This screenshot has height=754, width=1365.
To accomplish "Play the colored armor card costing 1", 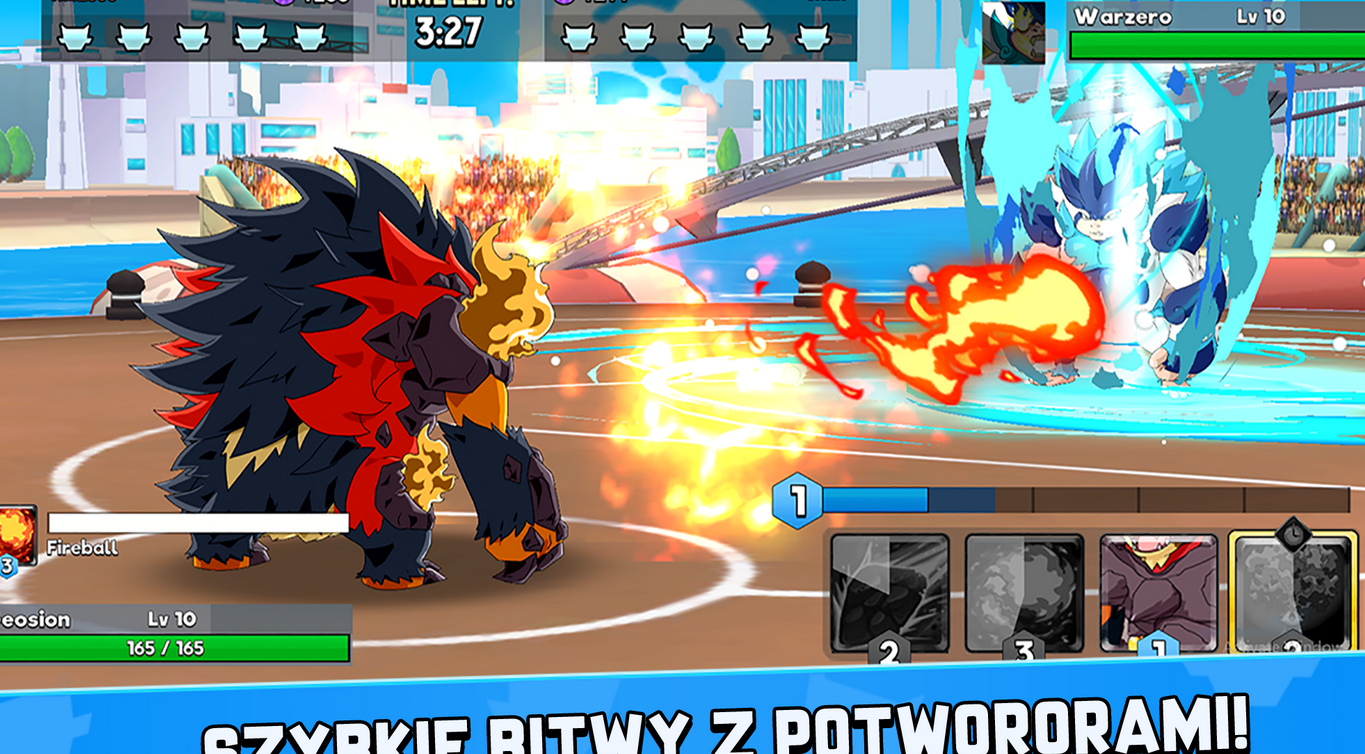I will coord(1158,593).
